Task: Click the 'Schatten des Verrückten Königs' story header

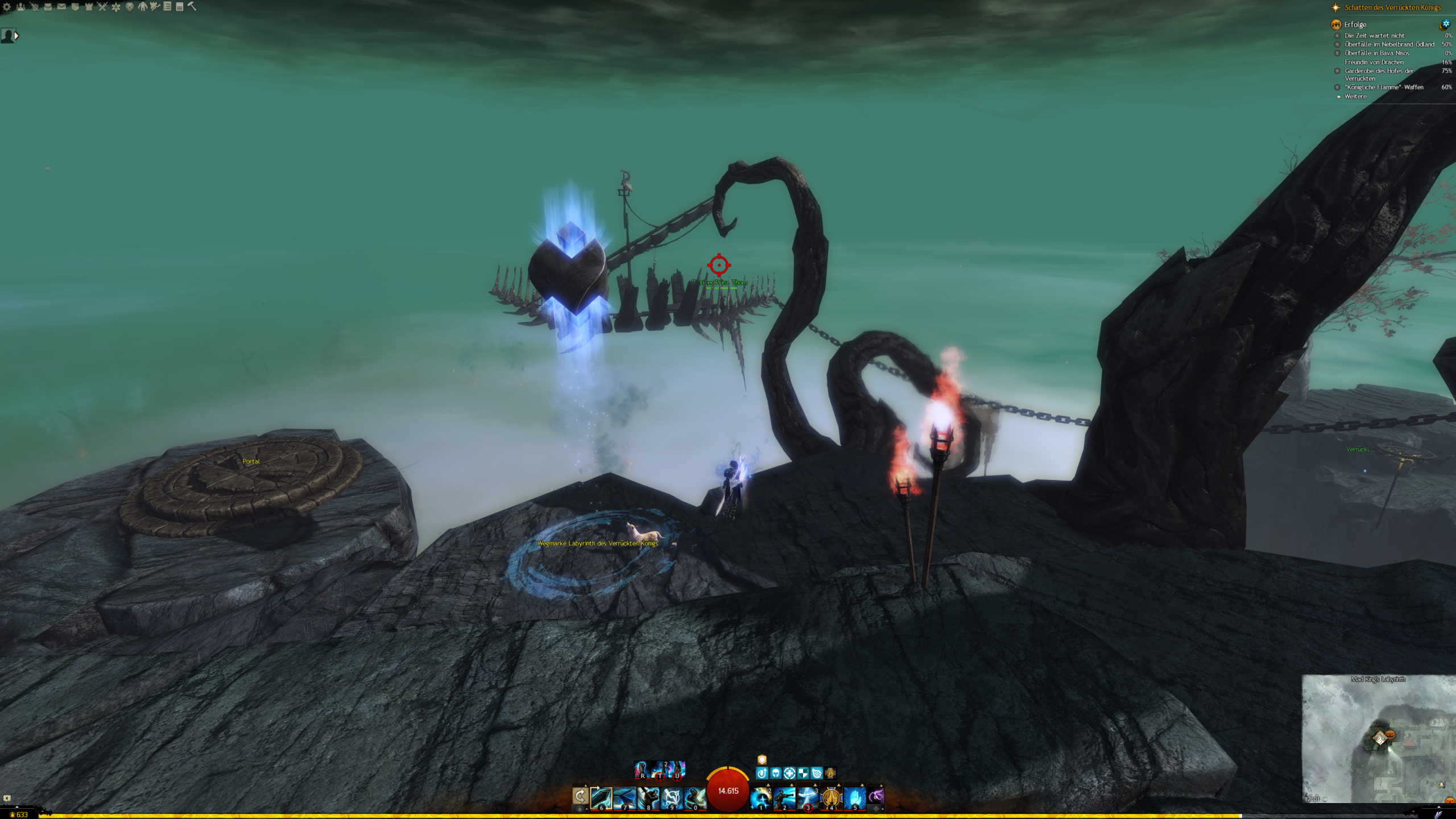Action: [1392, 8]
